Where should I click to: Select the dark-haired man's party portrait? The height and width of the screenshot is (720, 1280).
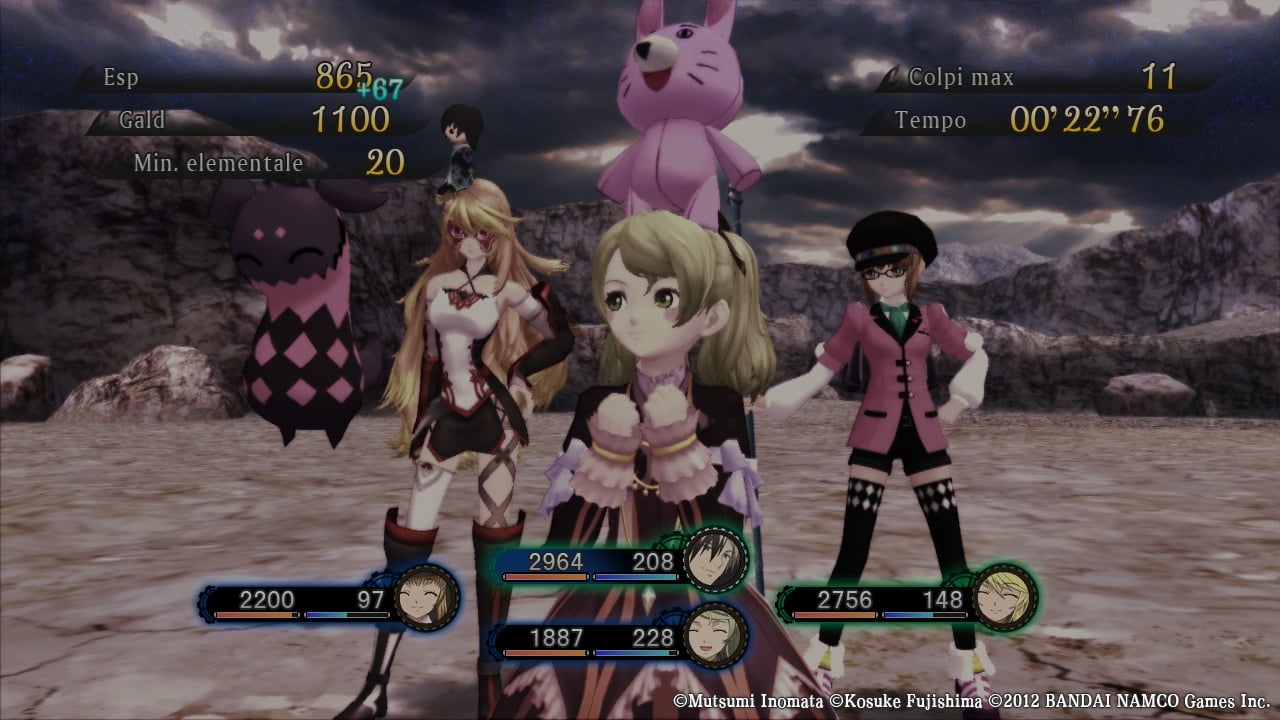[x=716, y=560]
